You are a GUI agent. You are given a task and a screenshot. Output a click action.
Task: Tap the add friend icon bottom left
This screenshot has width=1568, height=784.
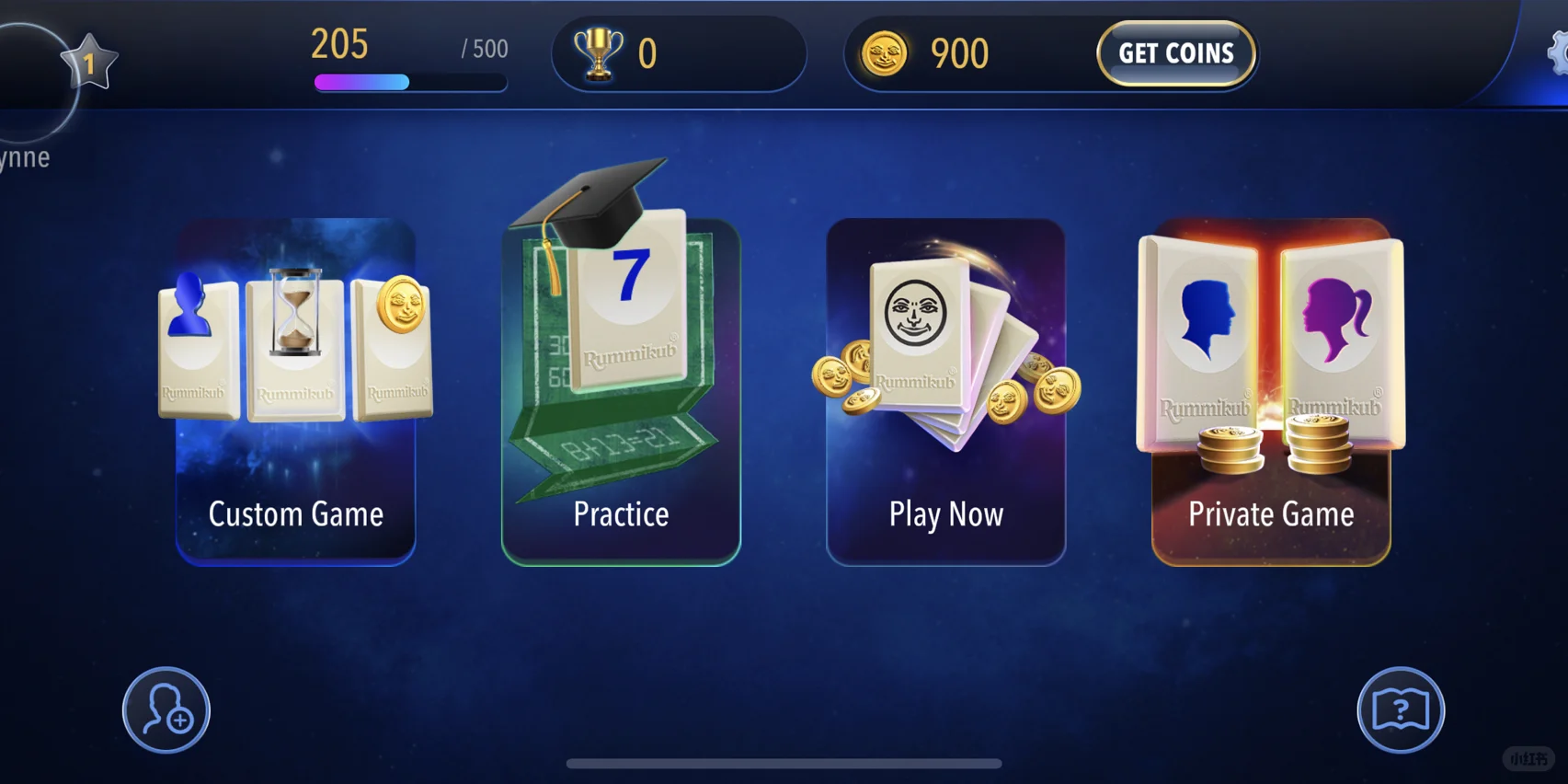pyautogui.click(x=166, y=709)
